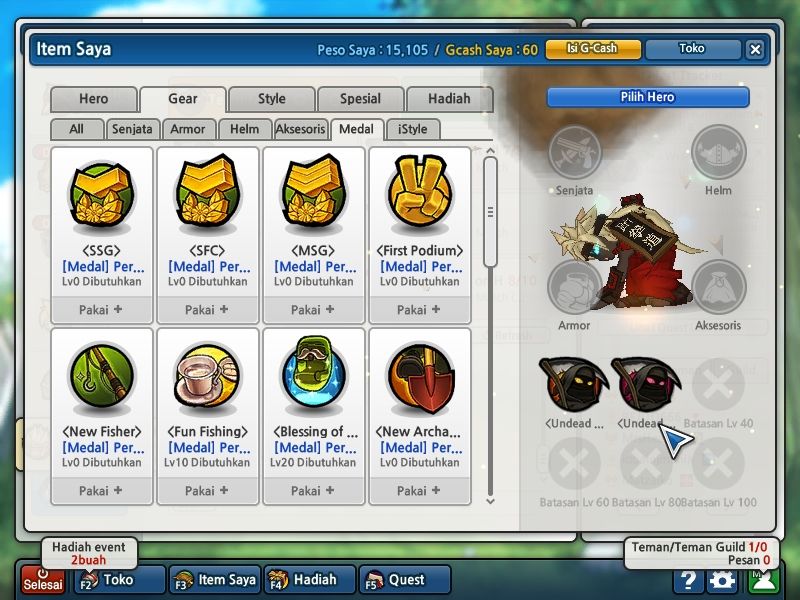Click the Pilih Hero button
This screenshot has height=600, width=800.
(648, 97)
